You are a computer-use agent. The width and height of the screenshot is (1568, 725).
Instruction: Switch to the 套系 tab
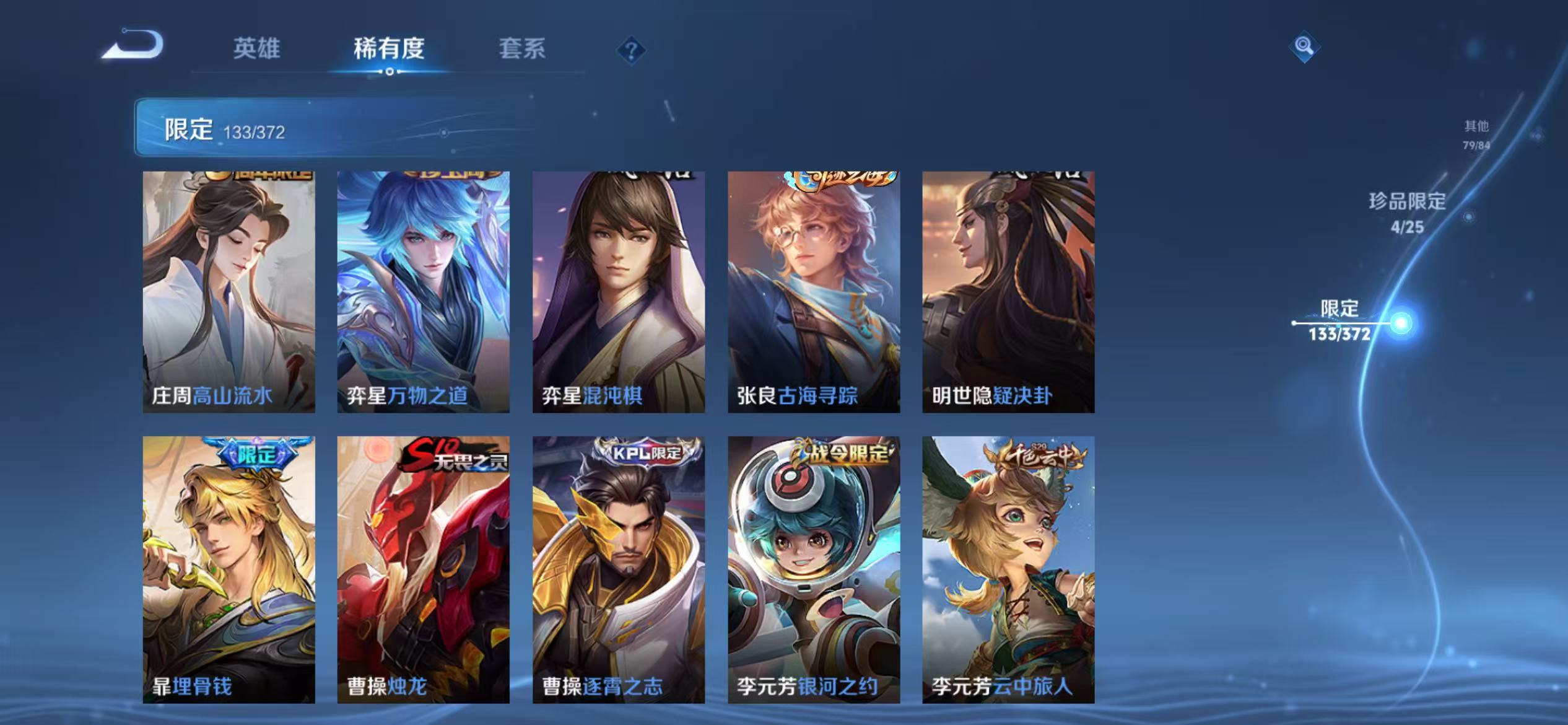coord(522,50)
